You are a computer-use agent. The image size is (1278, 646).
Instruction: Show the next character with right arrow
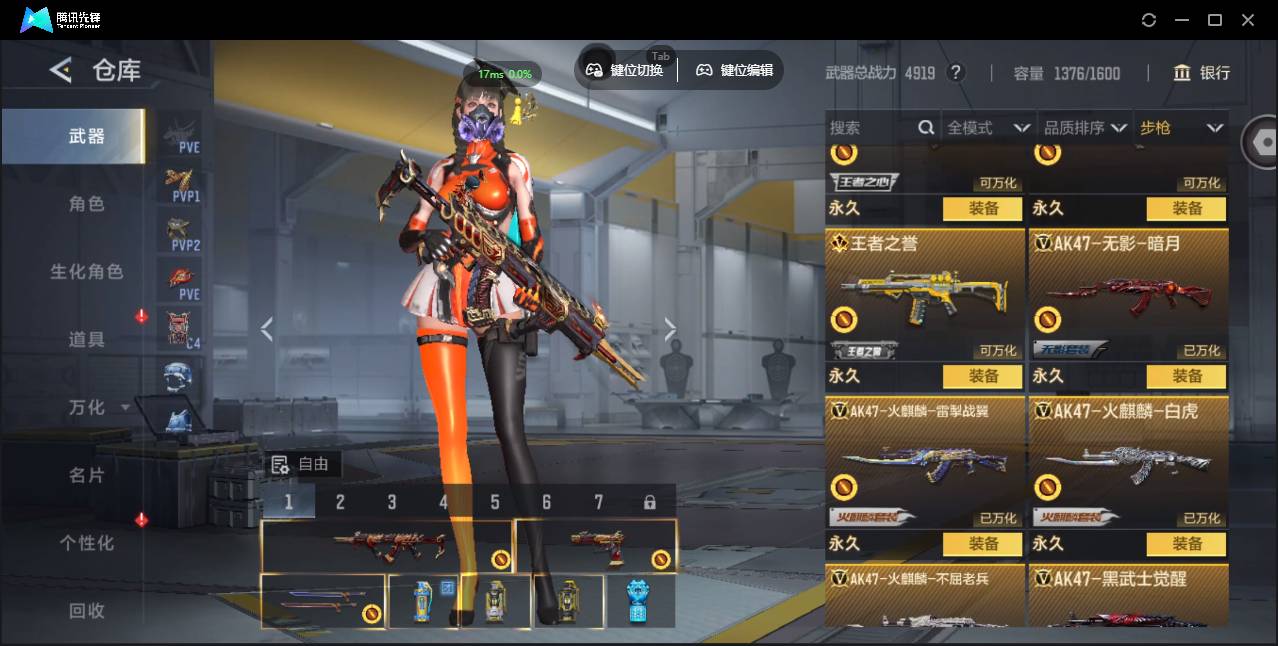670,329
